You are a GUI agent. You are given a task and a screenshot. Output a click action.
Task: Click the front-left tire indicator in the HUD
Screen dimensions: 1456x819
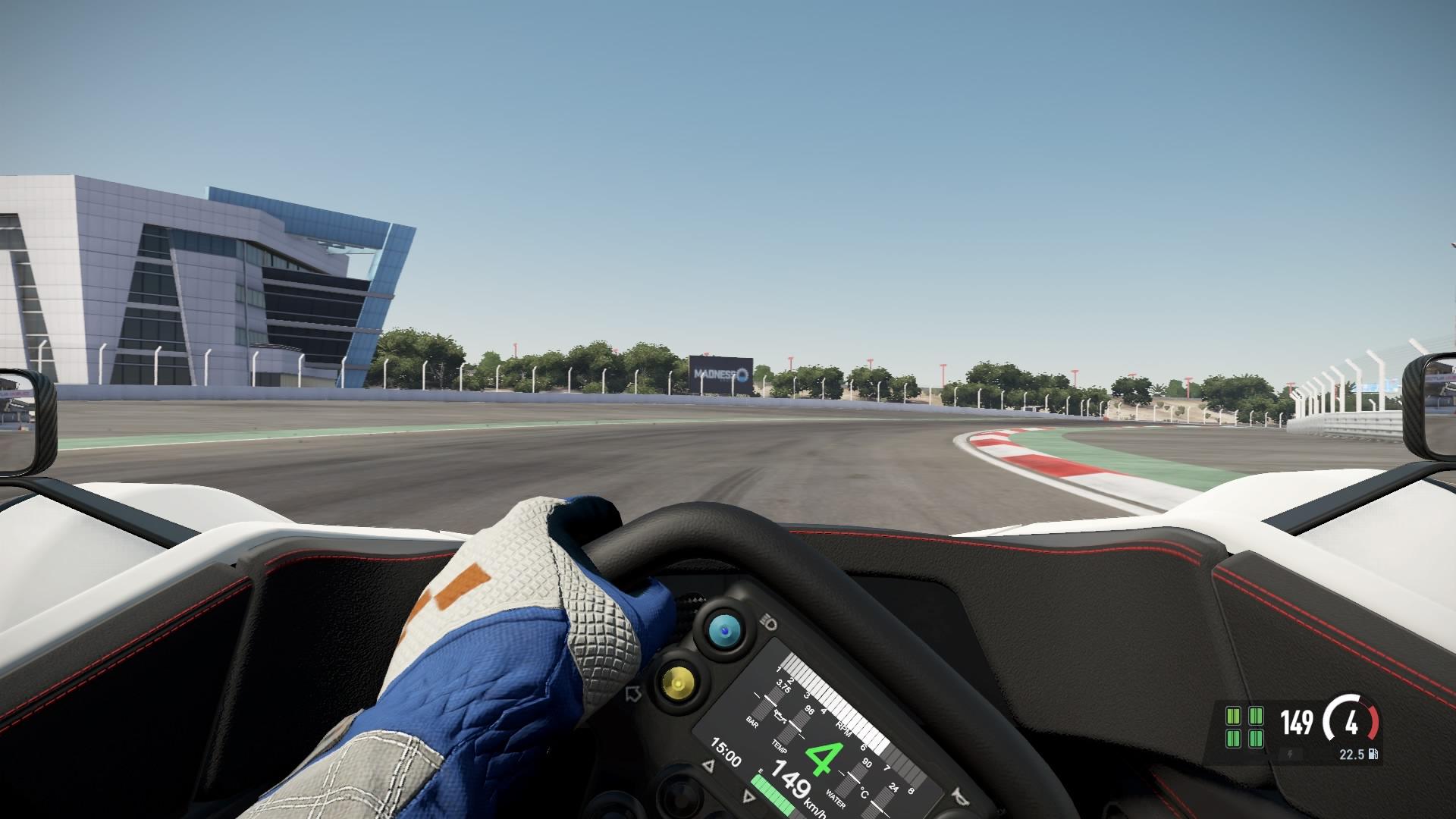click(x=1233, y=716)
